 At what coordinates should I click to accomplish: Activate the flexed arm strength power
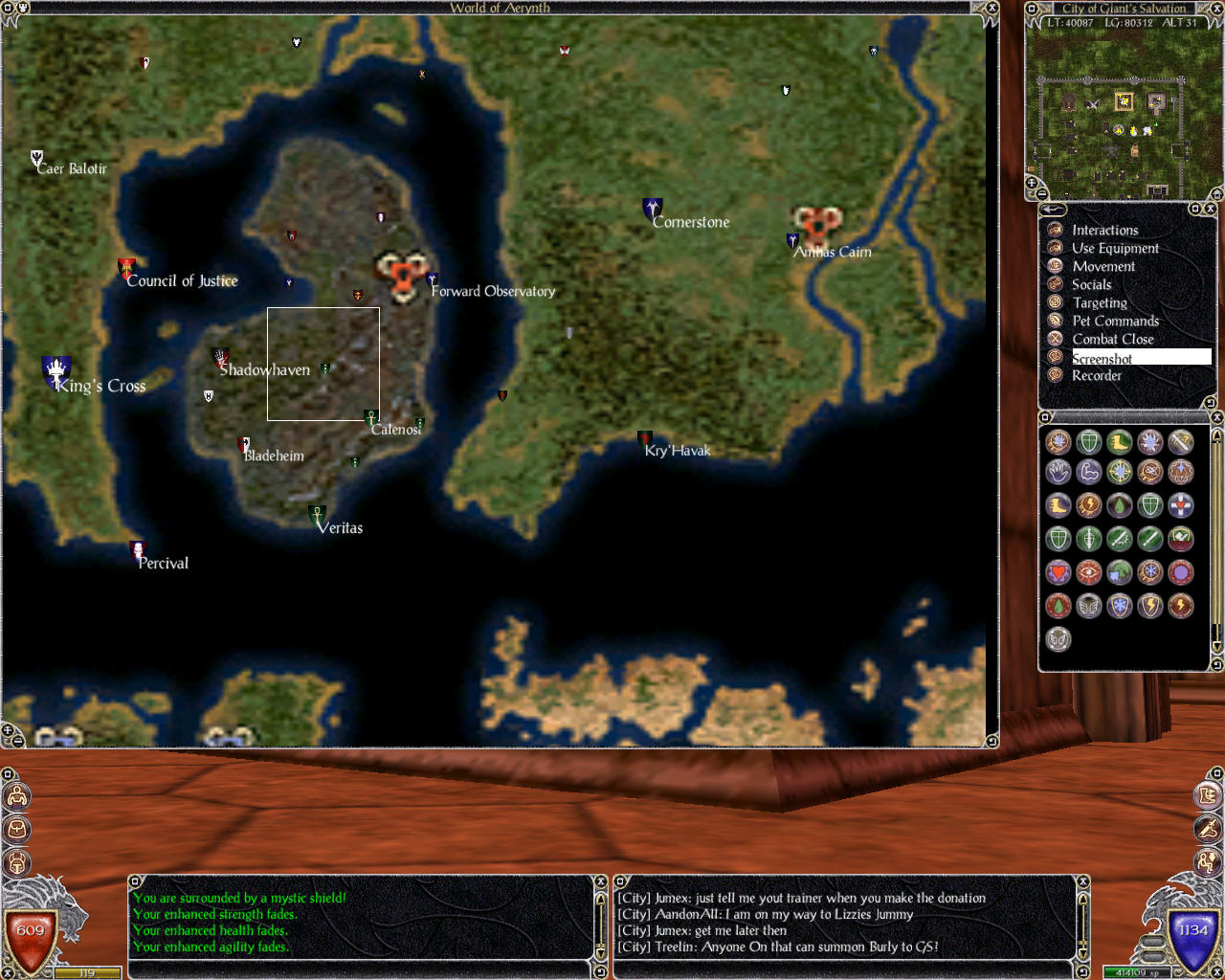tap(1089, 472)
